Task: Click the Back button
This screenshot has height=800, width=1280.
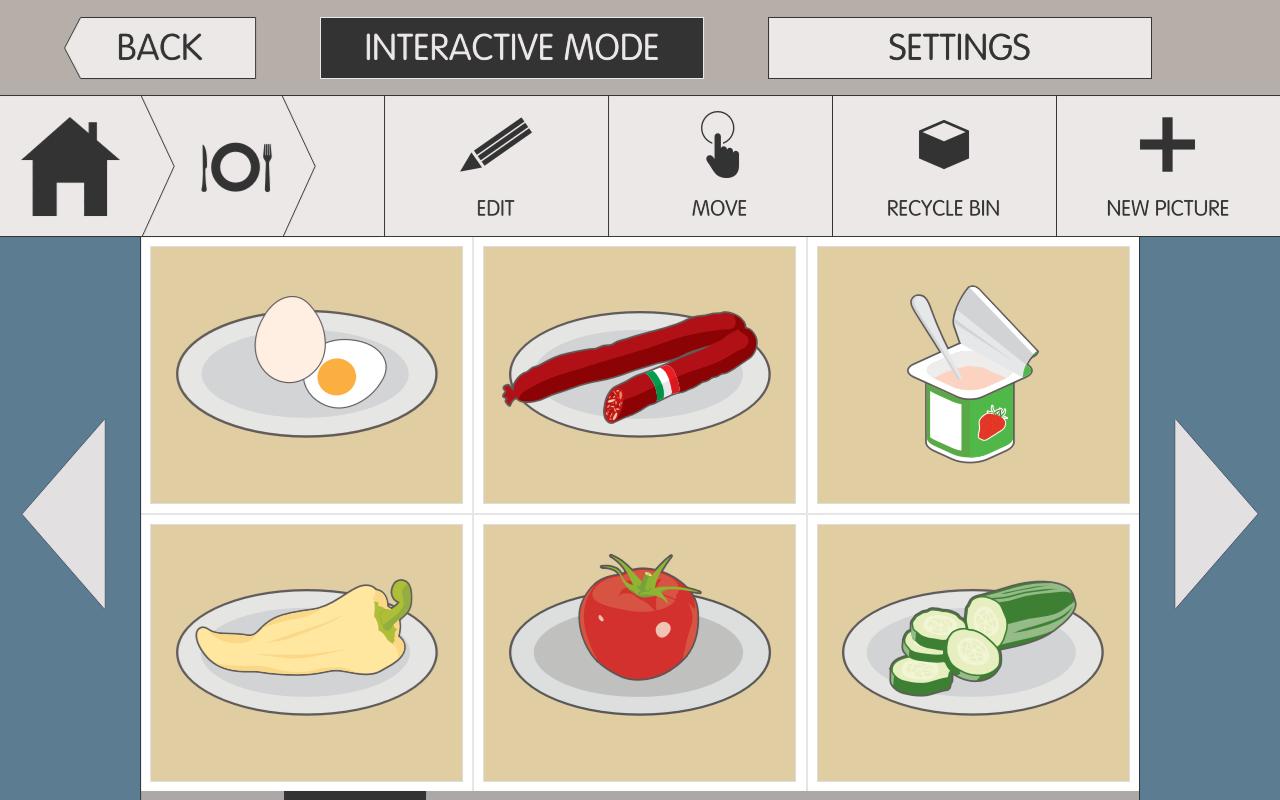Action: (x=160, y=46)
